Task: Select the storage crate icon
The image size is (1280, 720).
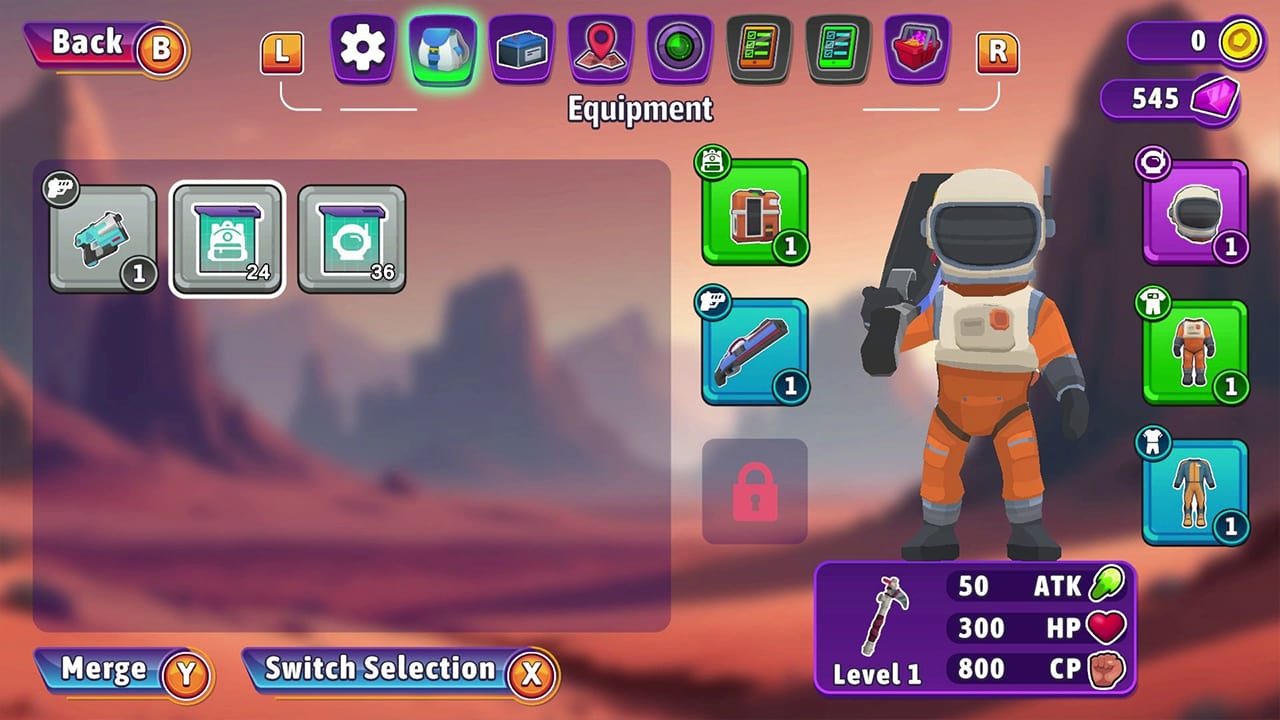Action: pyautogui.click(x=520, y=50)
